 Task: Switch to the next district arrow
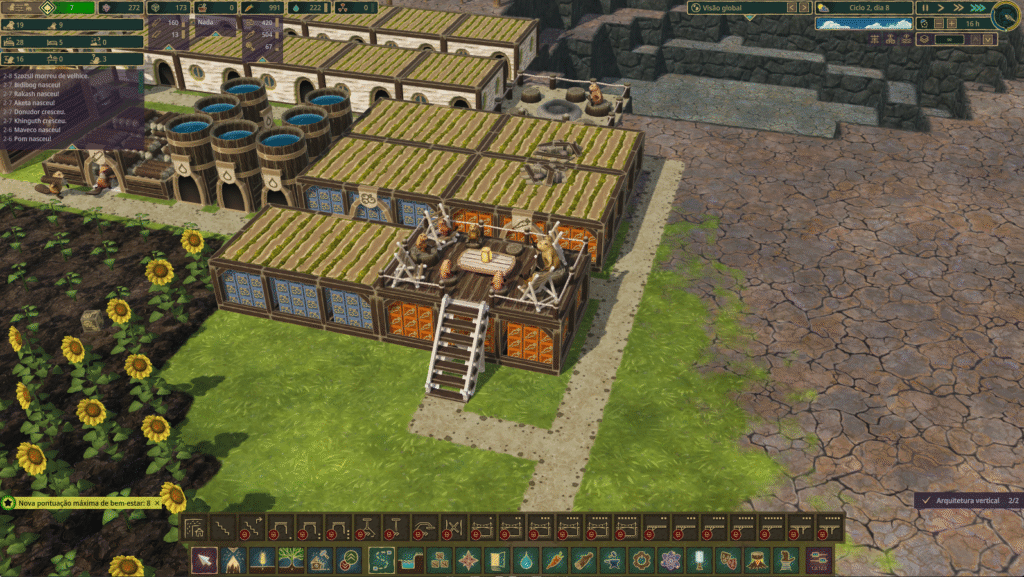[x=806, y=8]
